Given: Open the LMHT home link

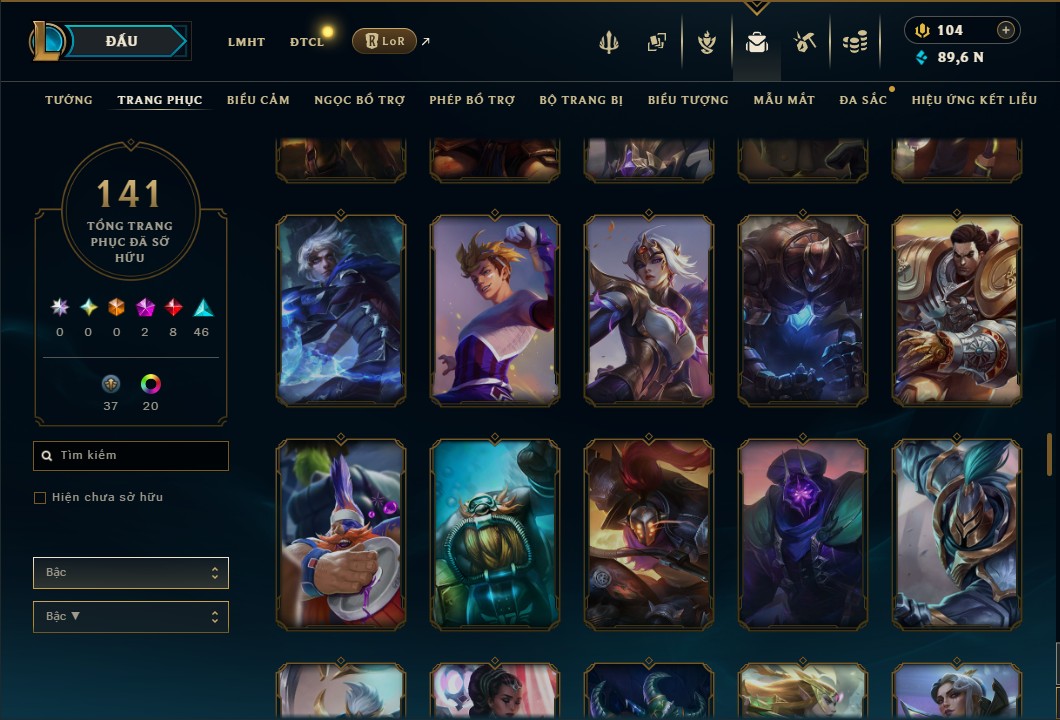Looking at the screenshot, I should click(x=246, y=42).
